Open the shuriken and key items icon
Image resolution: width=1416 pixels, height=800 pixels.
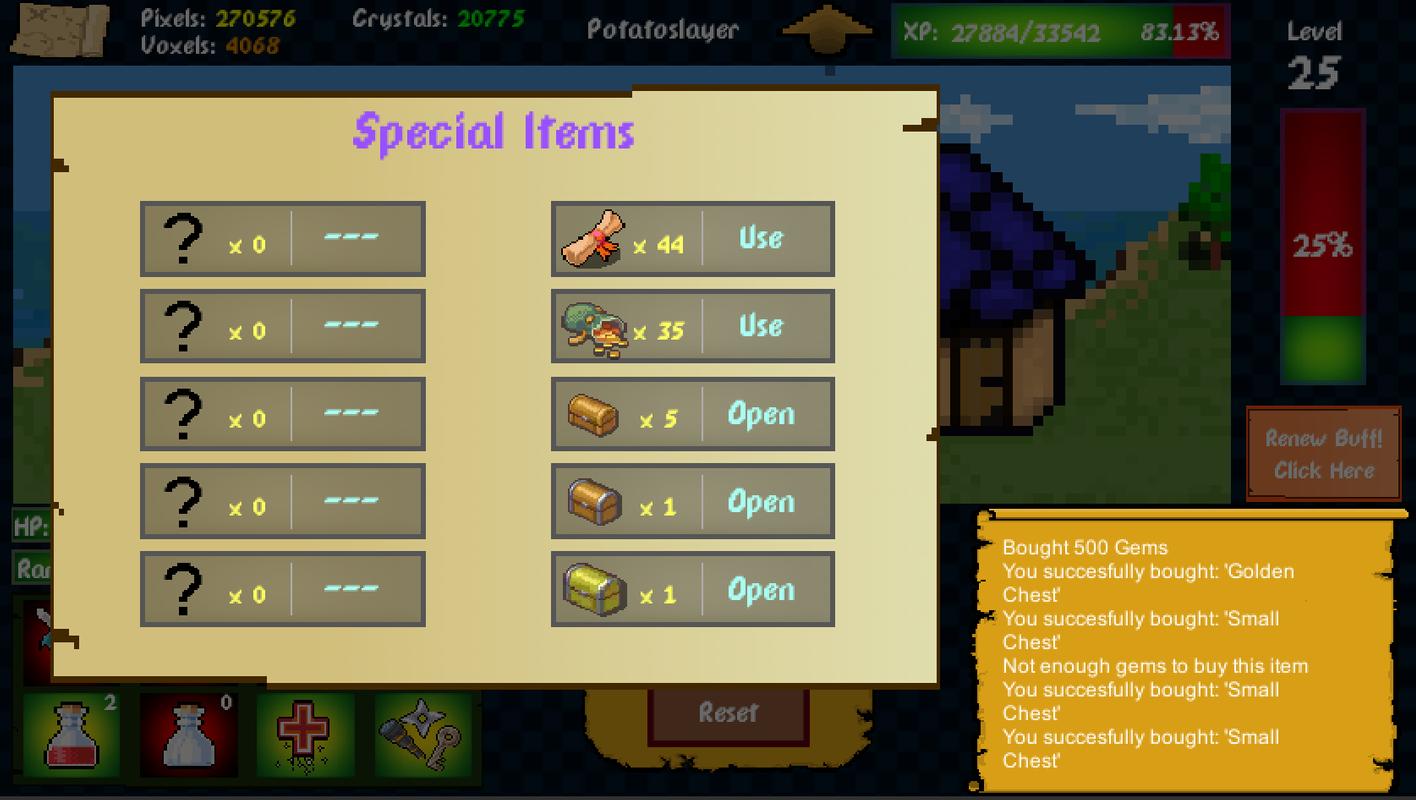(422, 734)
